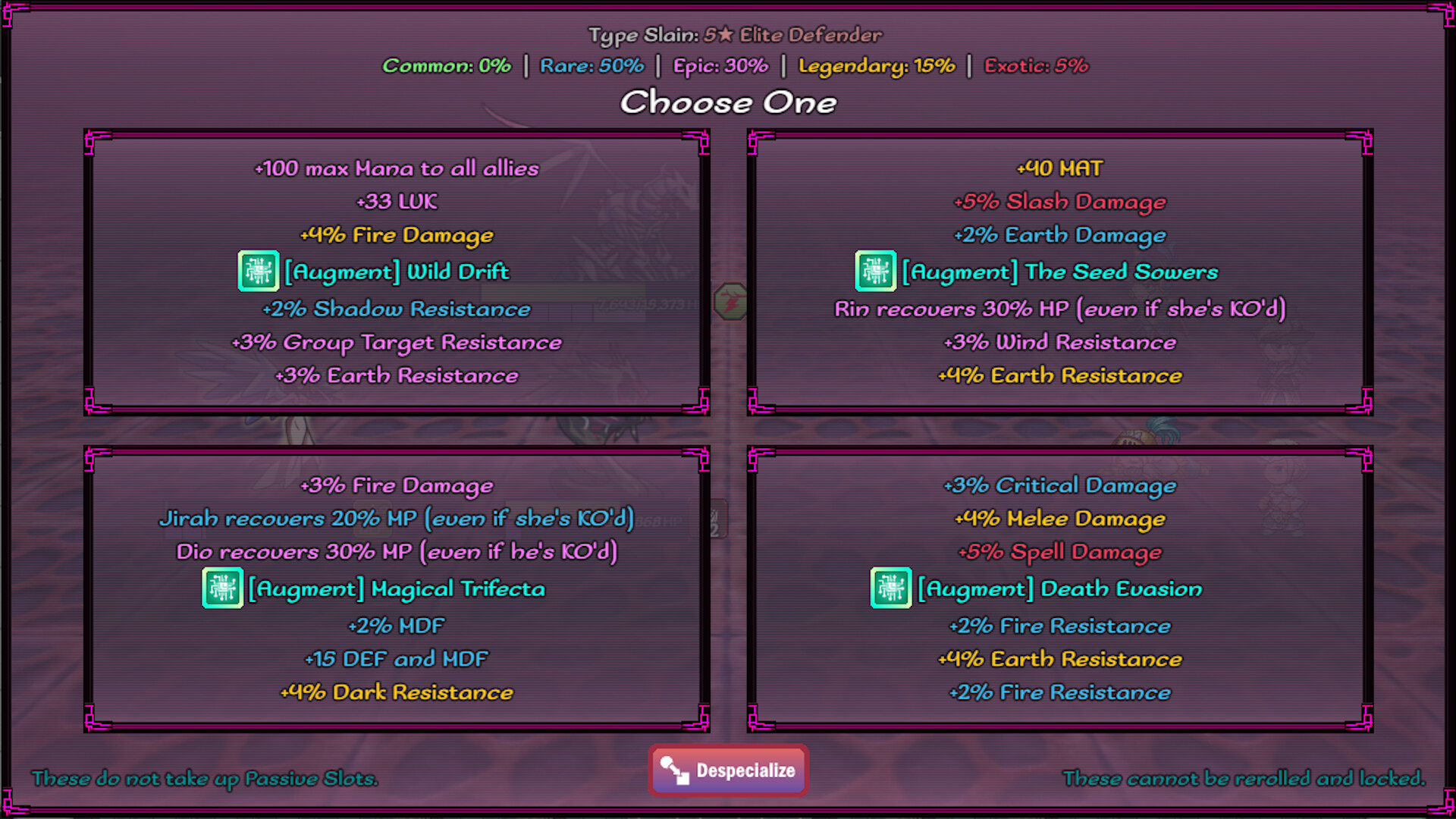The width and height of the screenshot is (1456, 819).
Task: Click the Magical Trifecta augment chip icon
Action: [x=222, y=588]
